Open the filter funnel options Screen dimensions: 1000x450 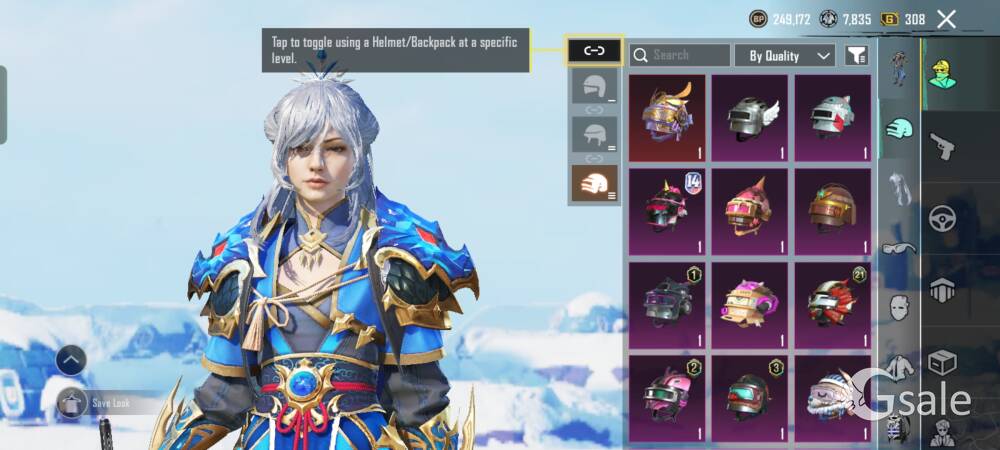coord(856,55)
